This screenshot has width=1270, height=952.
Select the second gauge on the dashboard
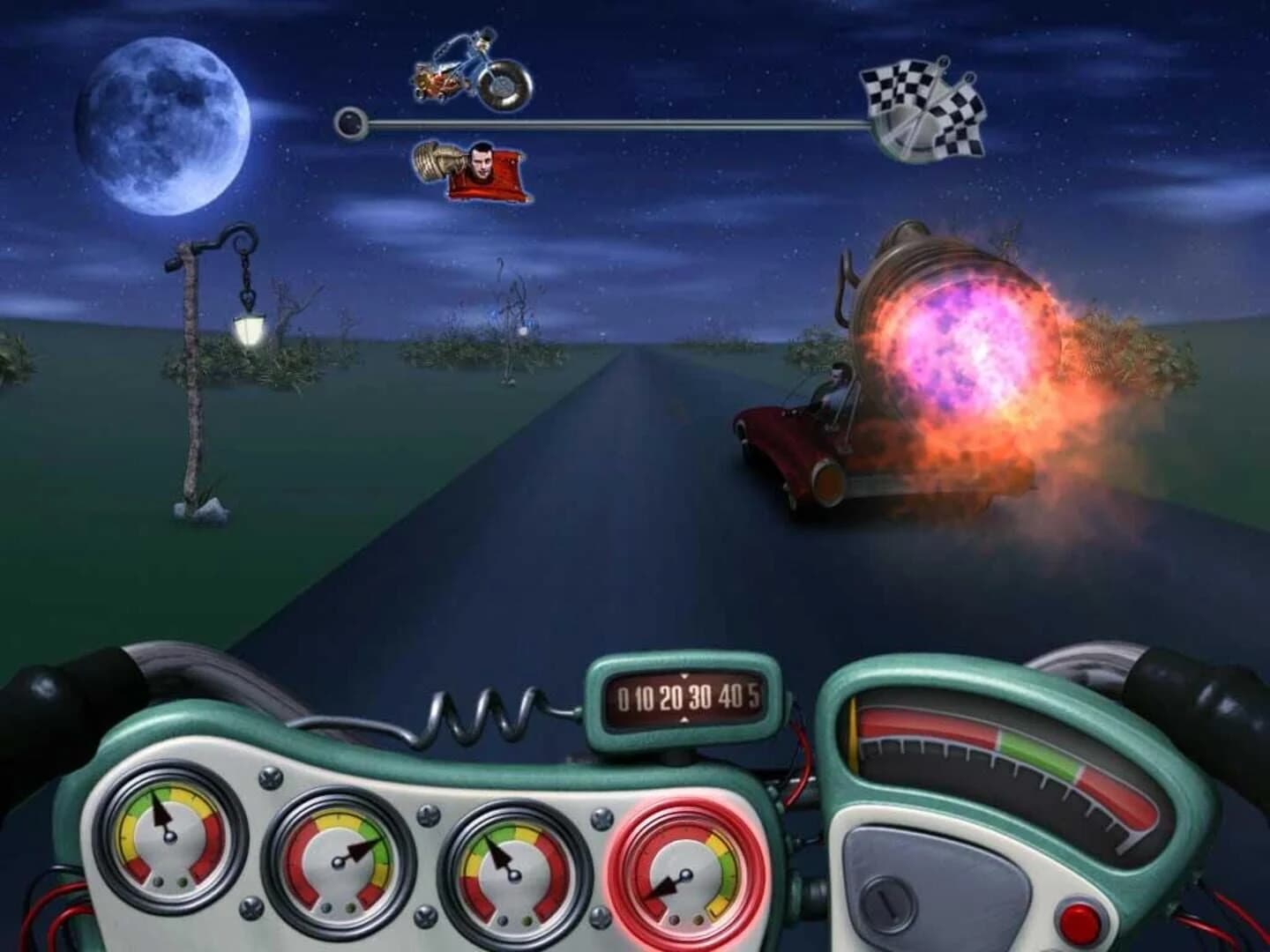click(x=340, y=859)
